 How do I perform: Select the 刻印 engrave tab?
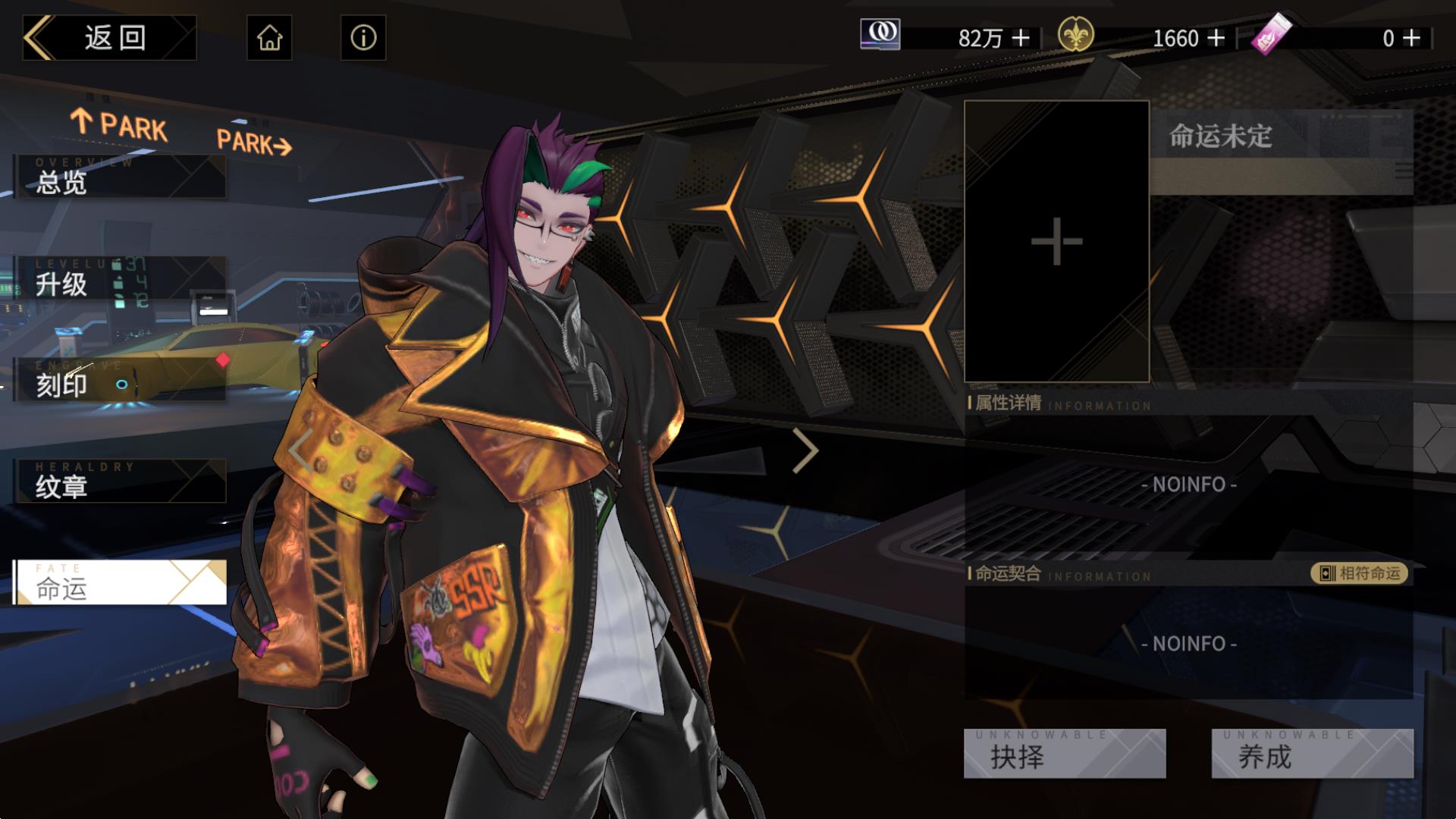pyautogui.click(x=120, y=381)
